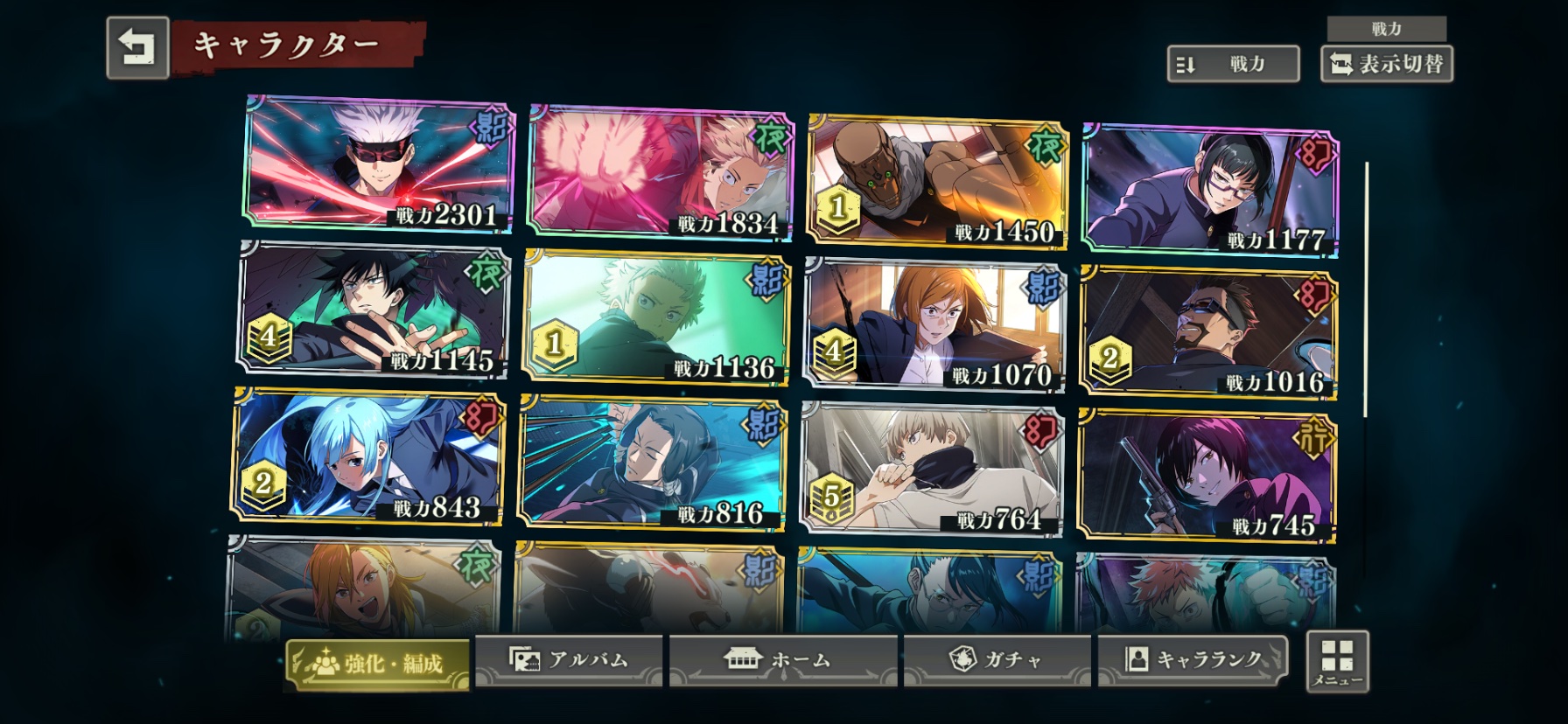
Task: Select the character card with 戦力2301
Action: tap(378, 164)
